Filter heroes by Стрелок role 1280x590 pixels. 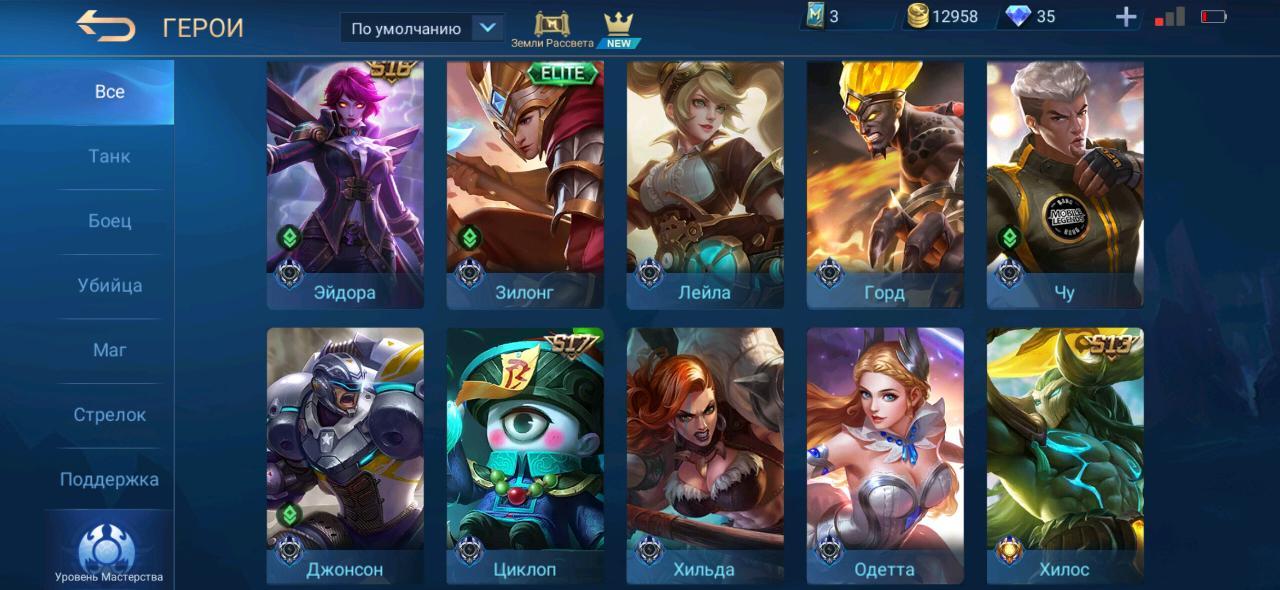[109, 415]
